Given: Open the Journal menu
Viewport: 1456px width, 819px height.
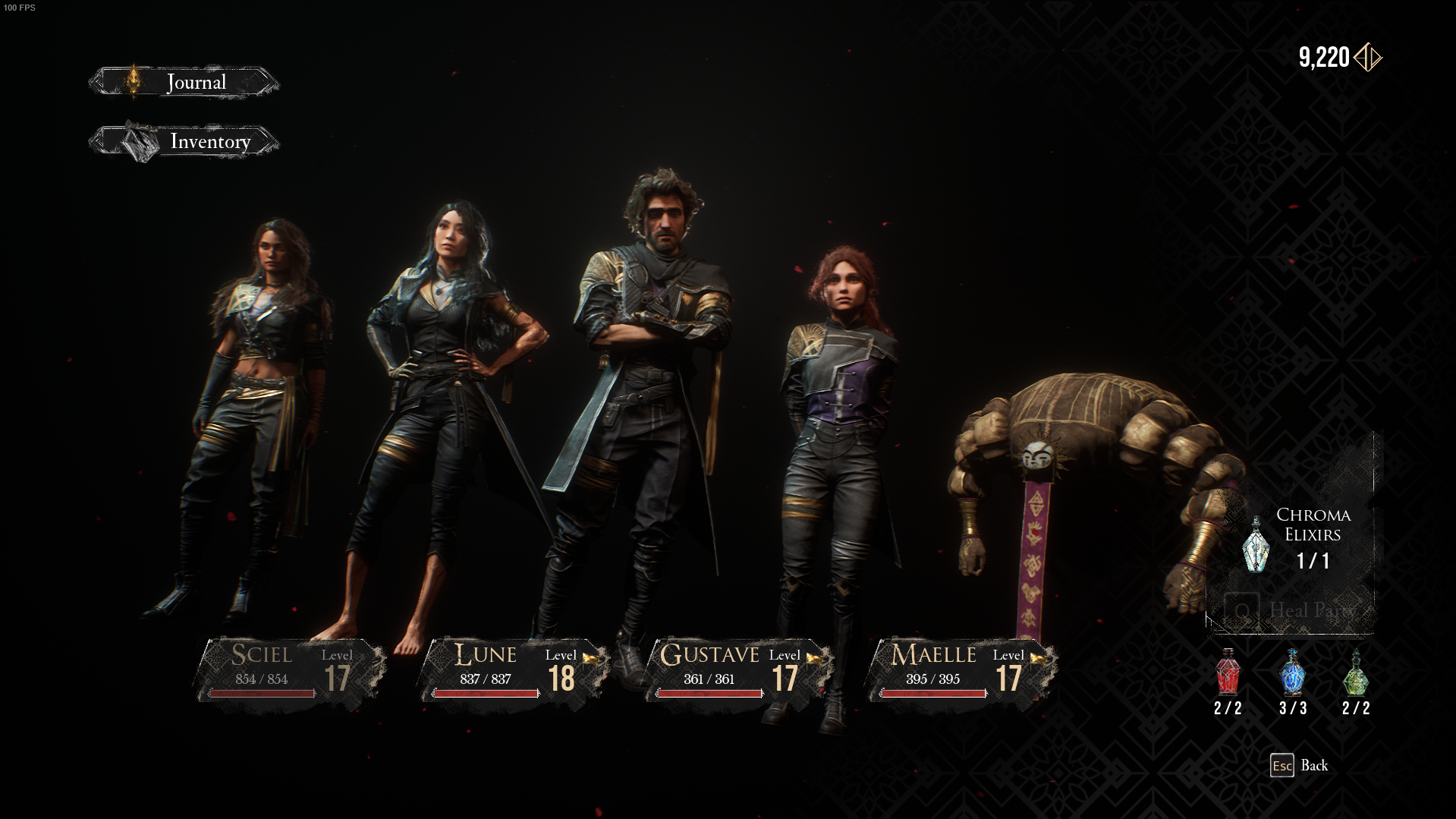Looking at the screenshot, I should pos(184,82).
